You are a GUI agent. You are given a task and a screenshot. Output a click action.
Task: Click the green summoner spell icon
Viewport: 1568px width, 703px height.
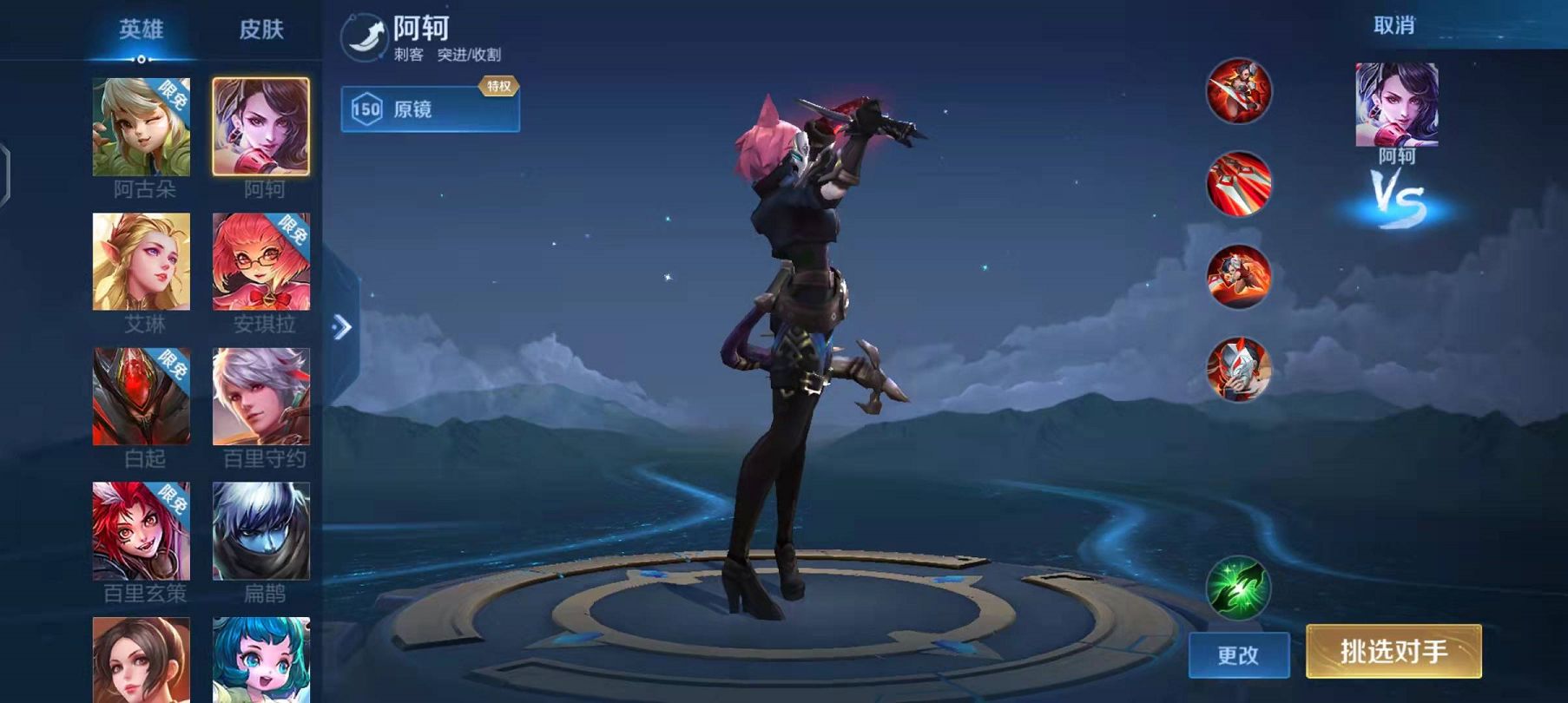tap(1239, 588)
